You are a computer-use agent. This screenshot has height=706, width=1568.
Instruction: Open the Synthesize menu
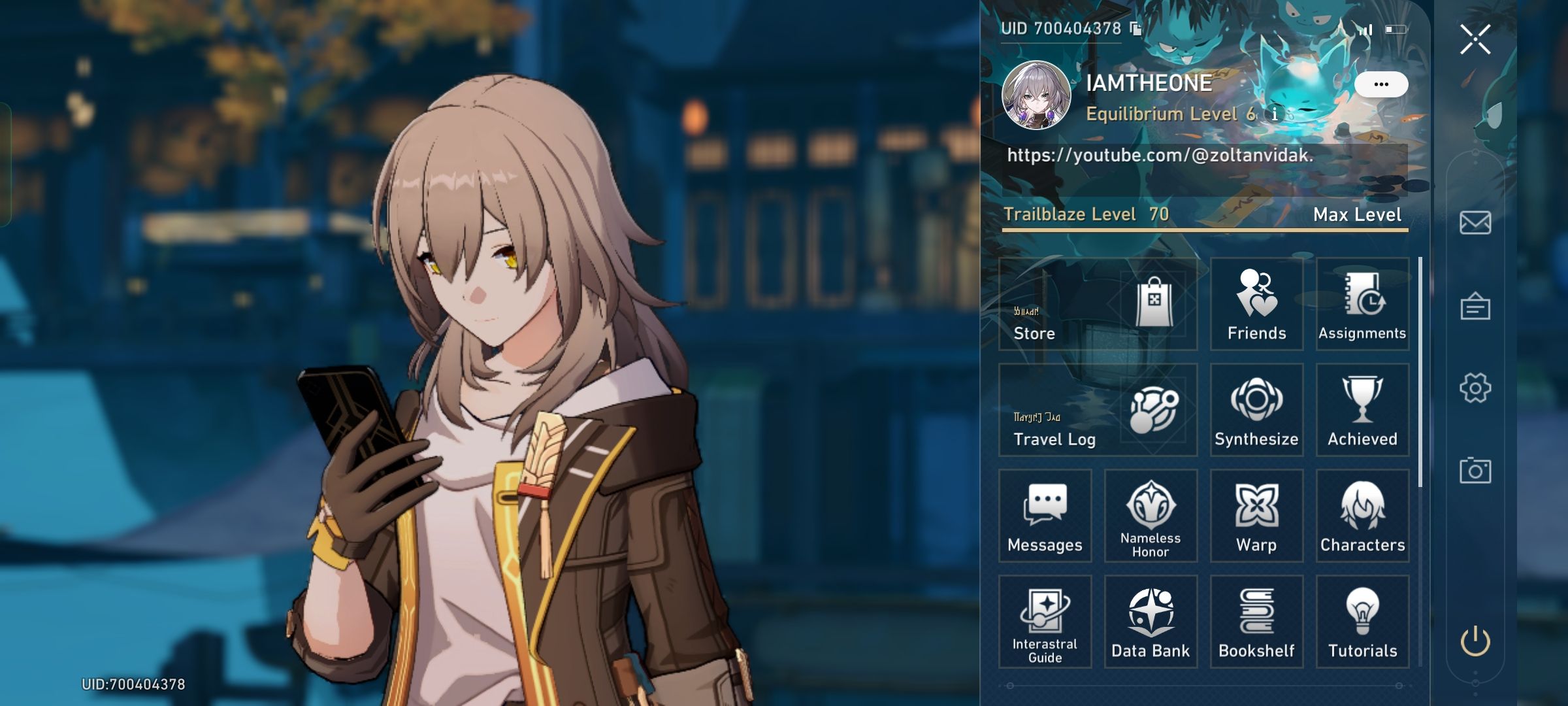click(x=1256, y=409)
